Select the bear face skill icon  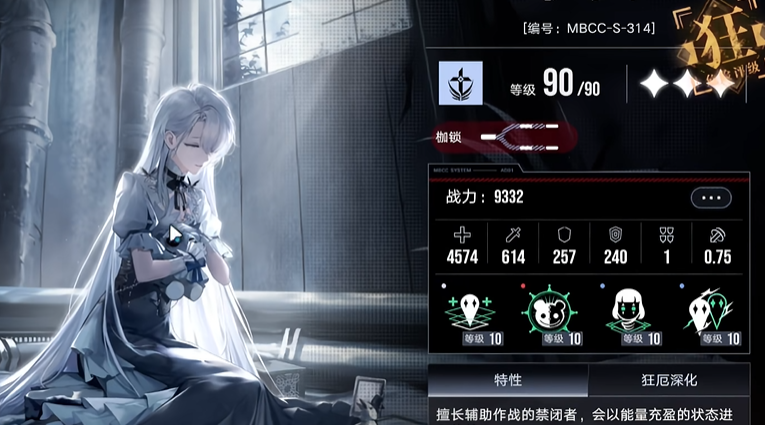546,310
